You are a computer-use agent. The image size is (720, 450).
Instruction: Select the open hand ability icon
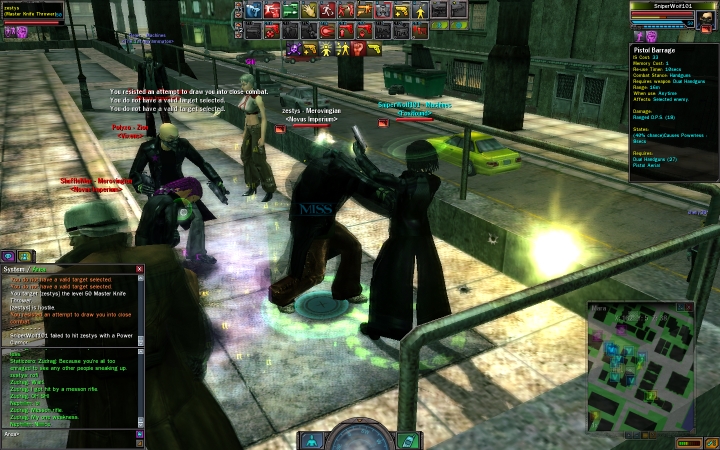pyautogui.click(x=308, y=10)
